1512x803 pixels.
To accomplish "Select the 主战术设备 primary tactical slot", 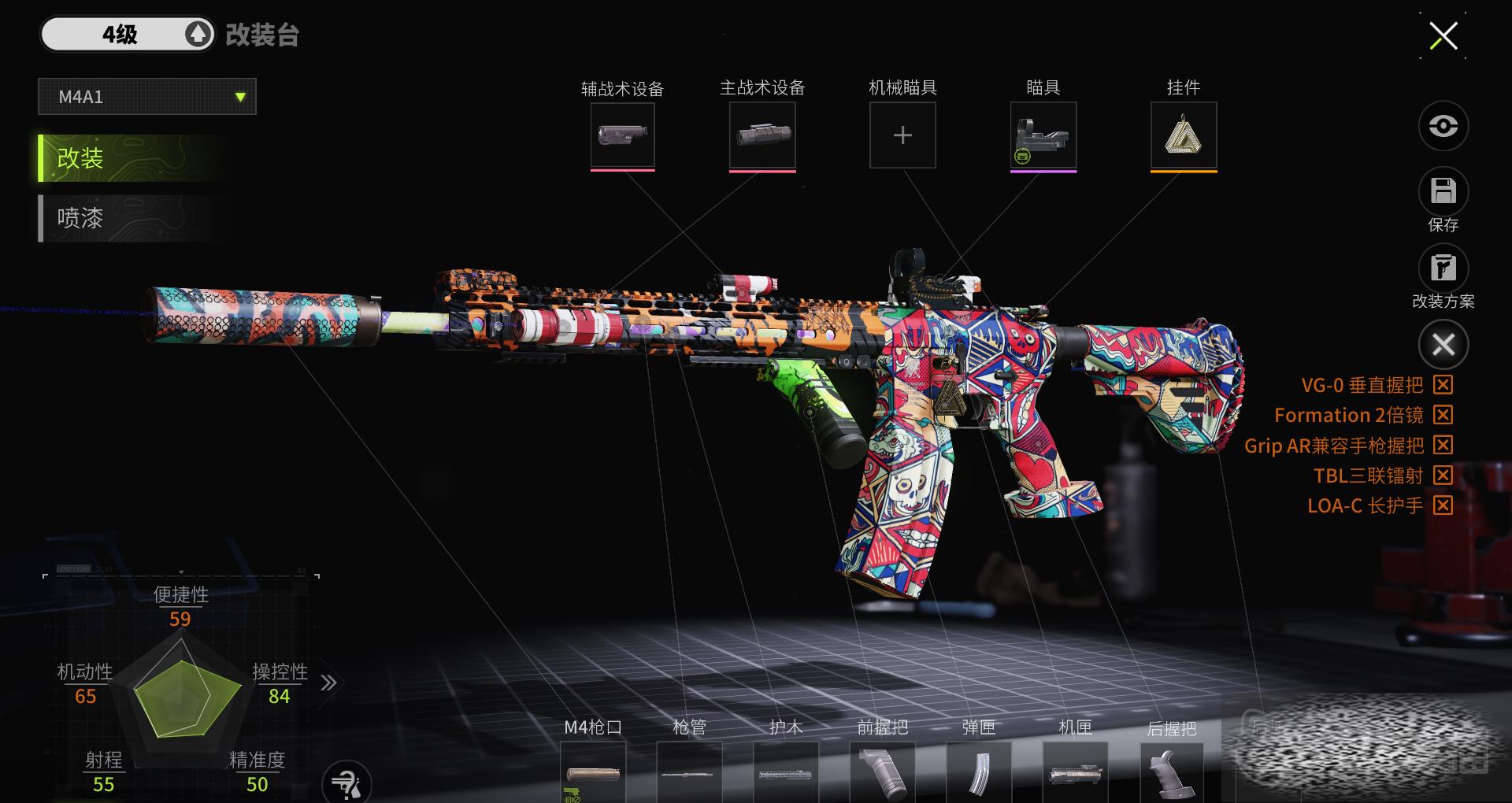I will 762,135.
